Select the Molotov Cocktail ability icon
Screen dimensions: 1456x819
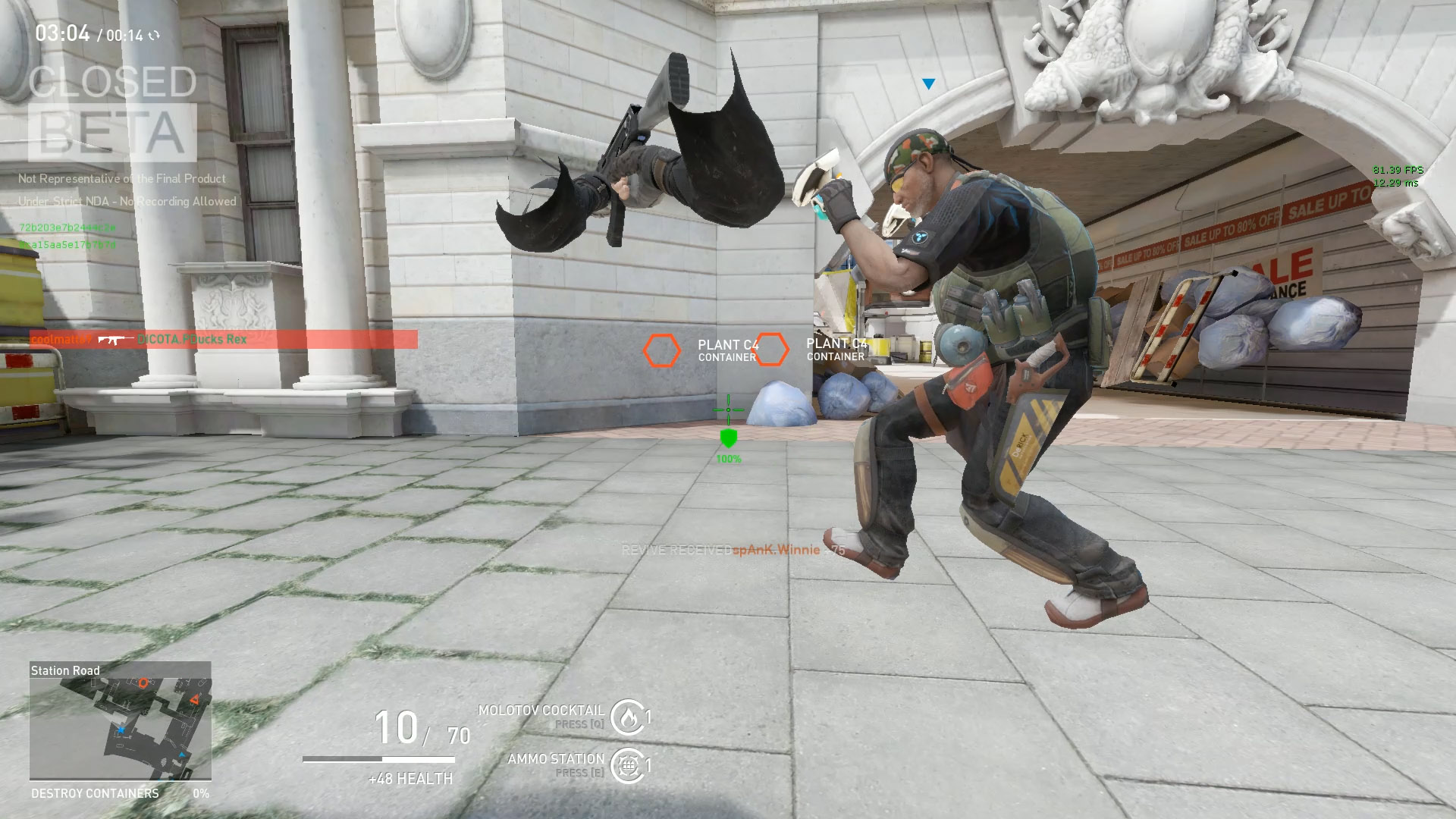[628, 717]
